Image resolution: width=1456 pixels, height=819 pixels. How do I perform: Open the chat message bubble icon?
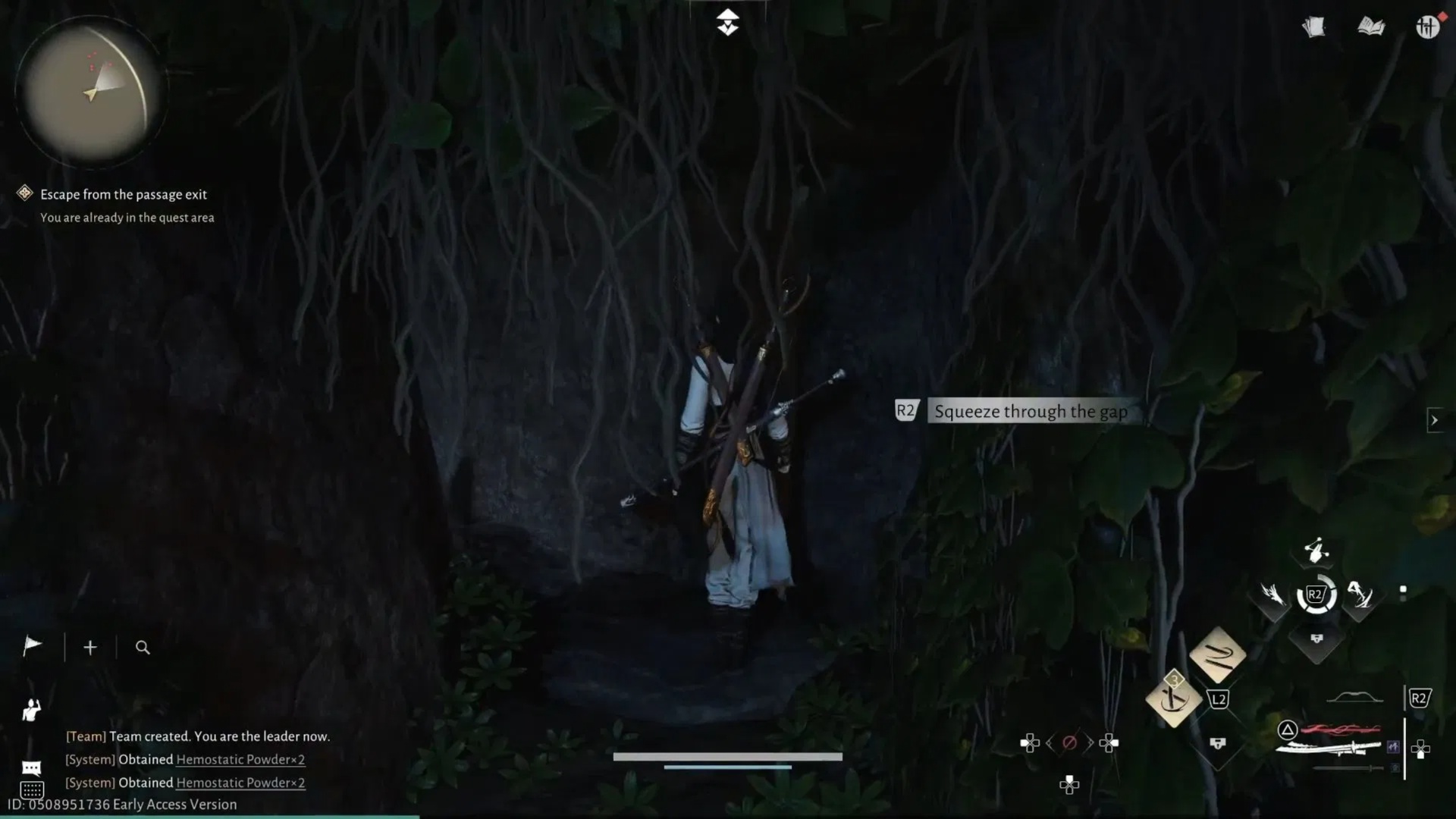[x=32, y=768]
